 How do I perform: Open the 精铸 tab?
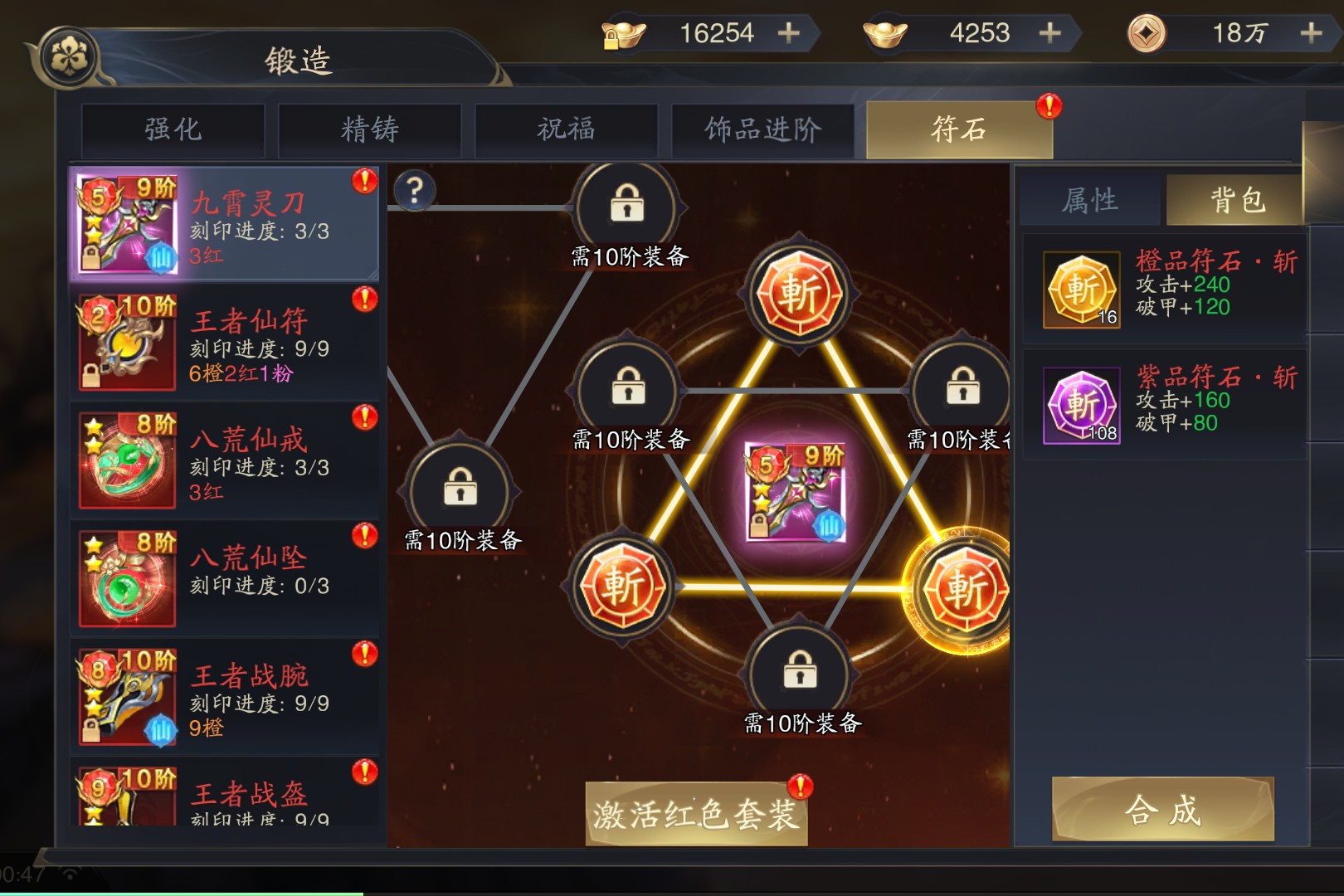(369, 130)
